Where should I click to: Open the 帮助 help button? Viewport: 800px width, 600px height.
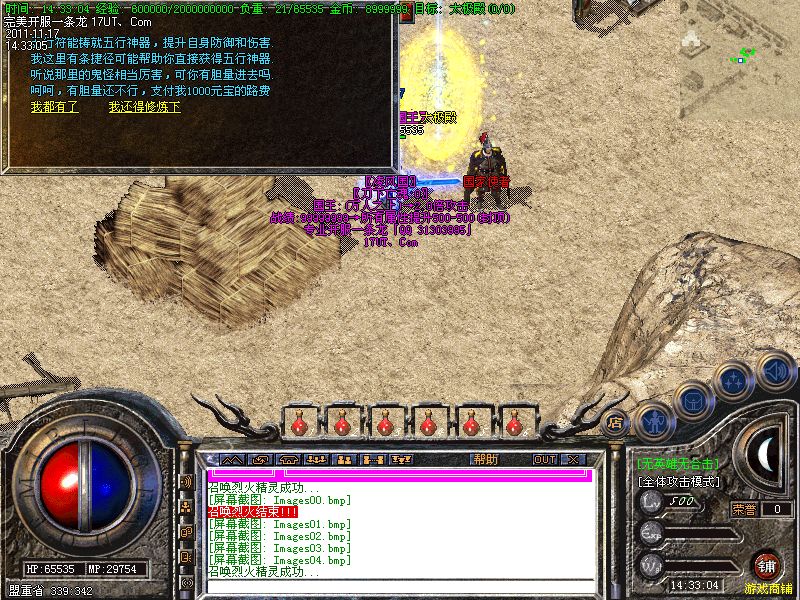[x=485, y=459]
